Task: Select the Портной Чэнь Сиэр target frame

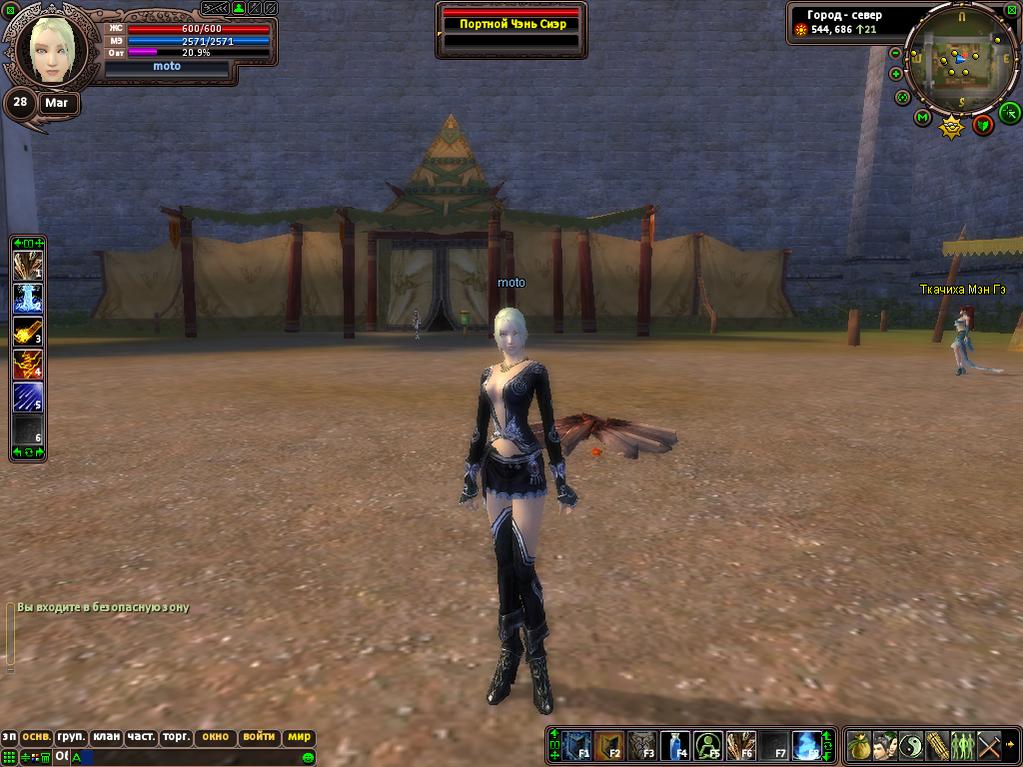Action: (x=511, y=24)
